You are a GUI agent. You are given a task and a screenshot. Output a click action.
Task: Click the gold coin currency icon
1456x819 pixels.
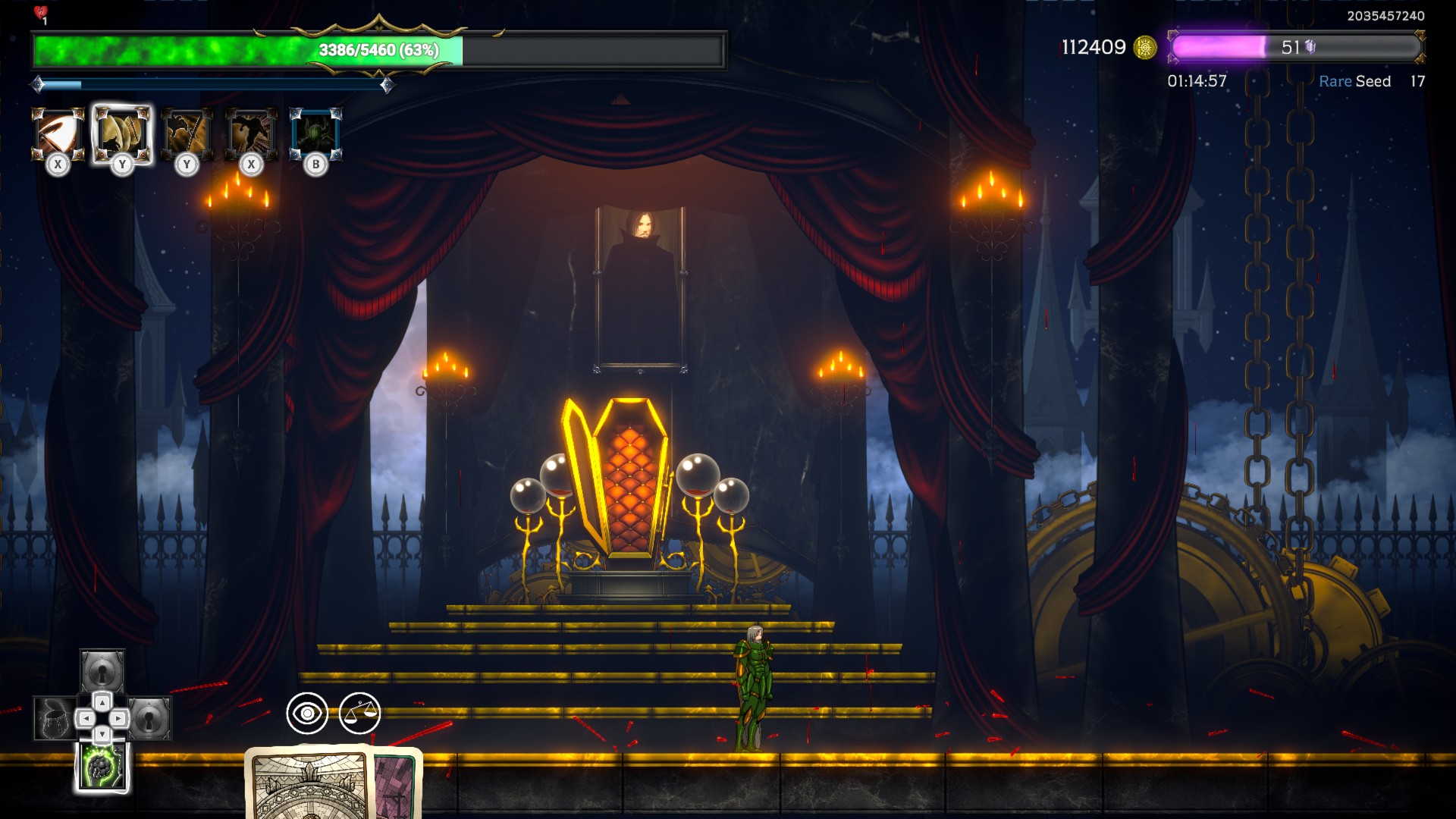click(x=1144, y=48)
